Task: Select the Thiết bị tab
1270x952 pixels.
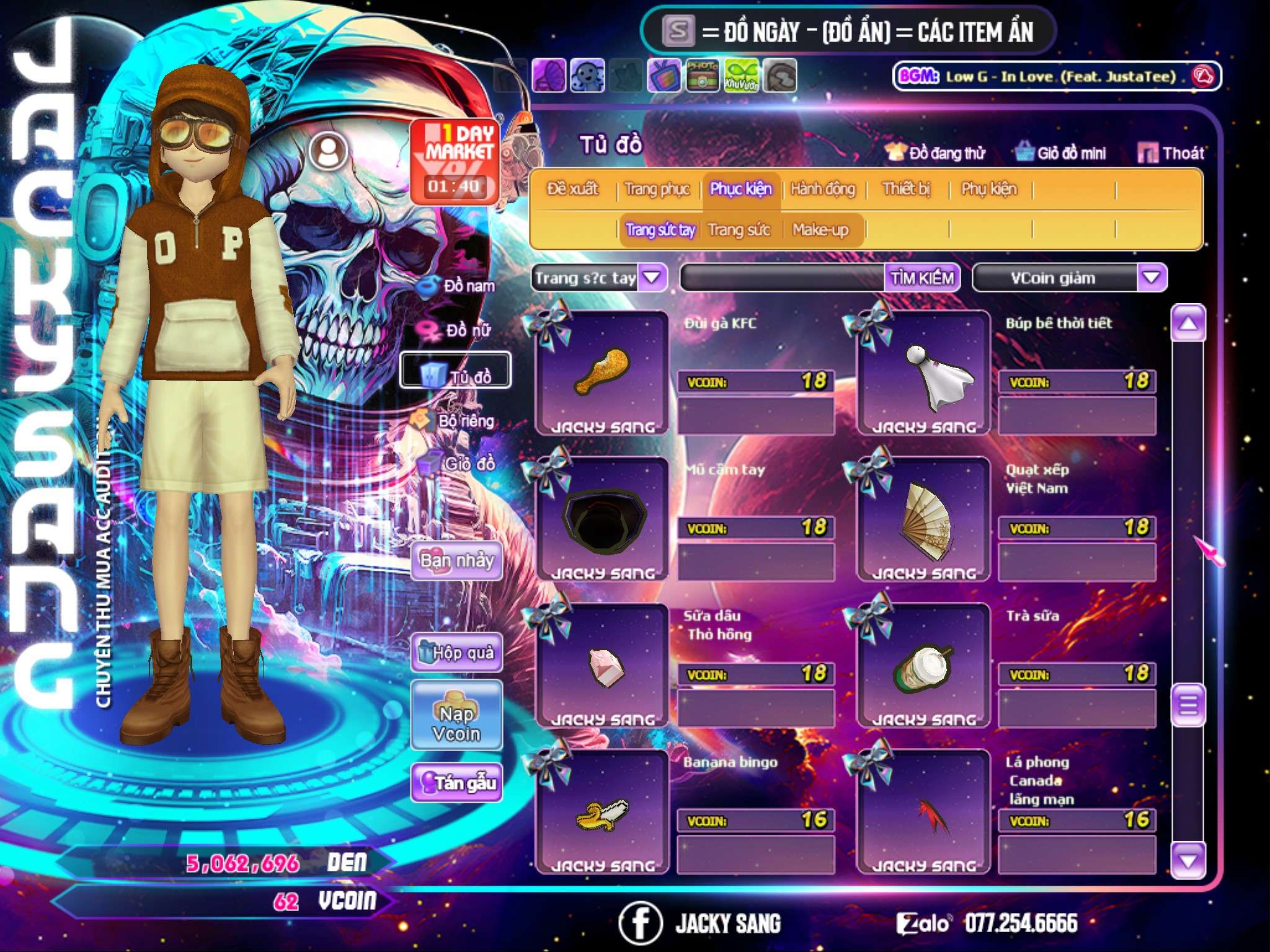Action: (x=906, y=189)
